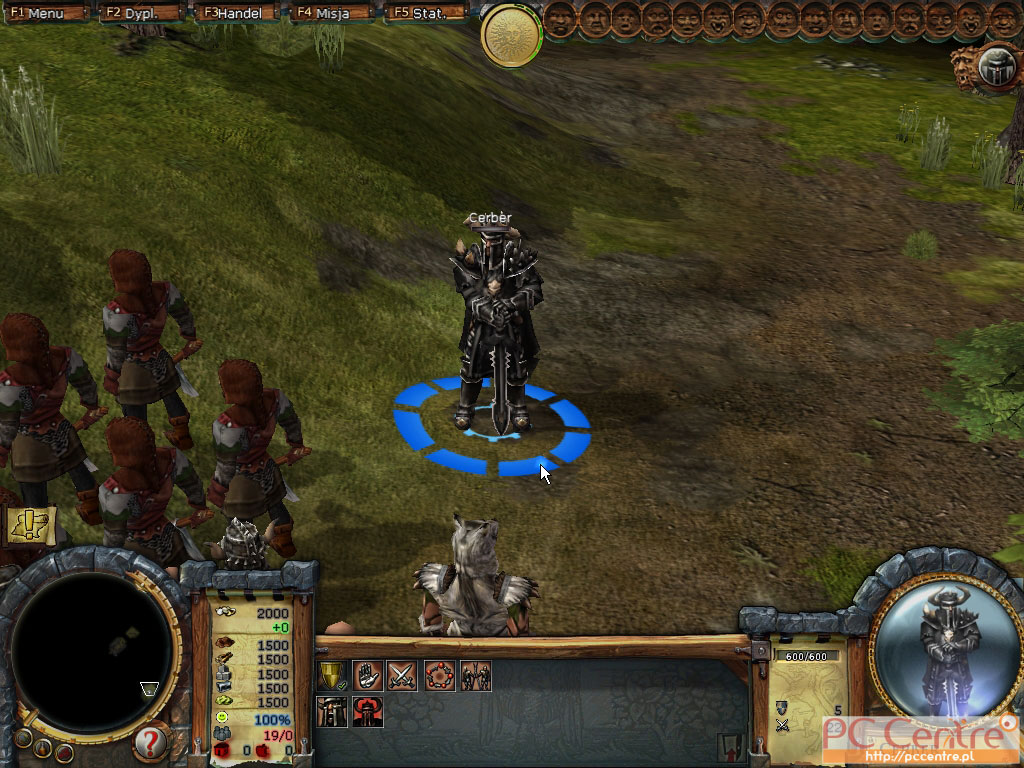Open help with the red question mark
Screen dimensions: 1024x768
149,742
